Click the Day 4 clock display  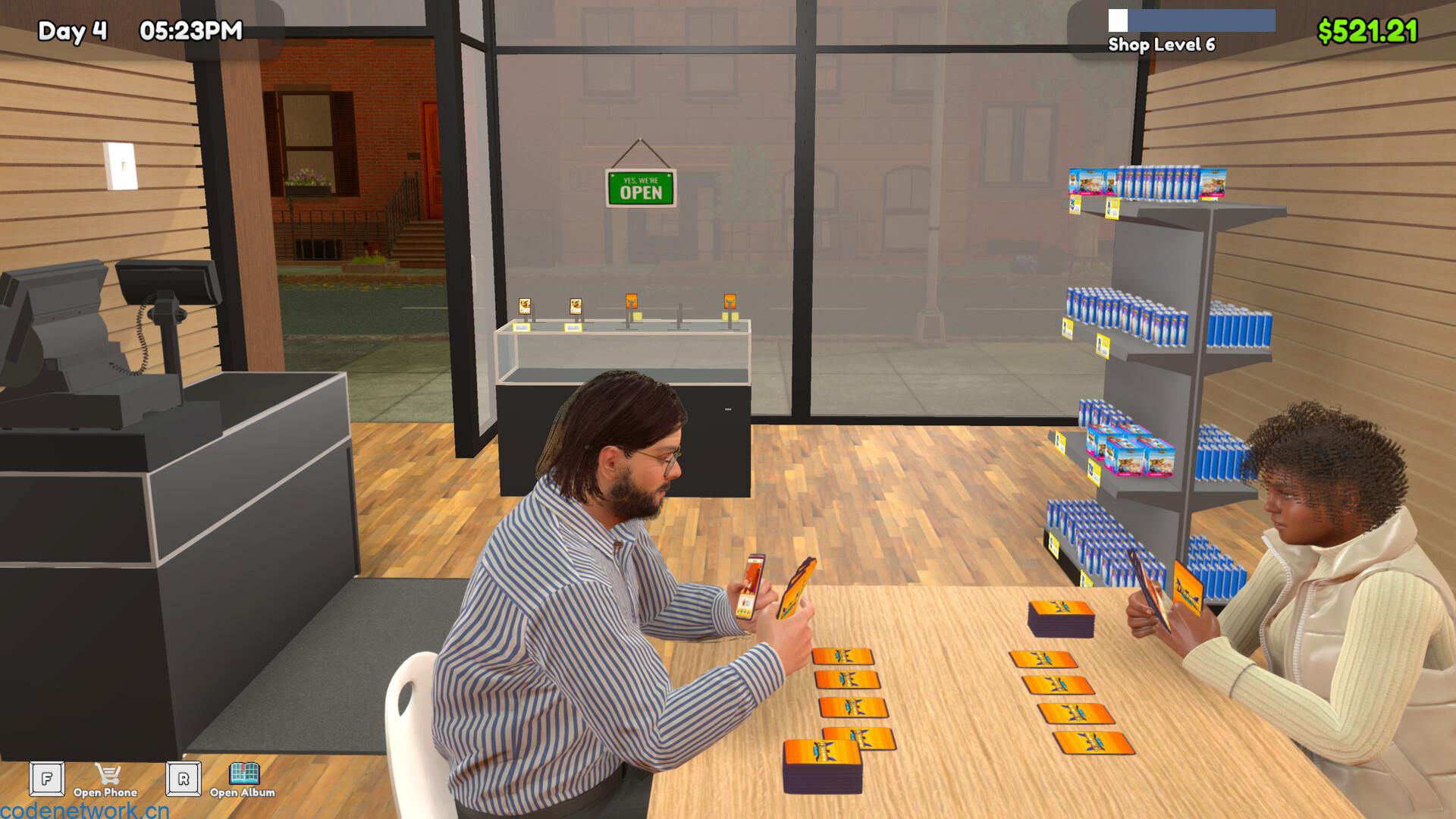(x=74, y=30)
